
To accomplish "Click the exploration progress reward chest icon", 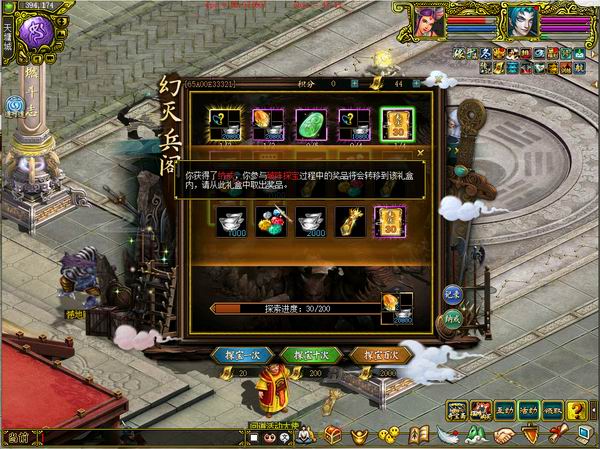I will point(394,305).
